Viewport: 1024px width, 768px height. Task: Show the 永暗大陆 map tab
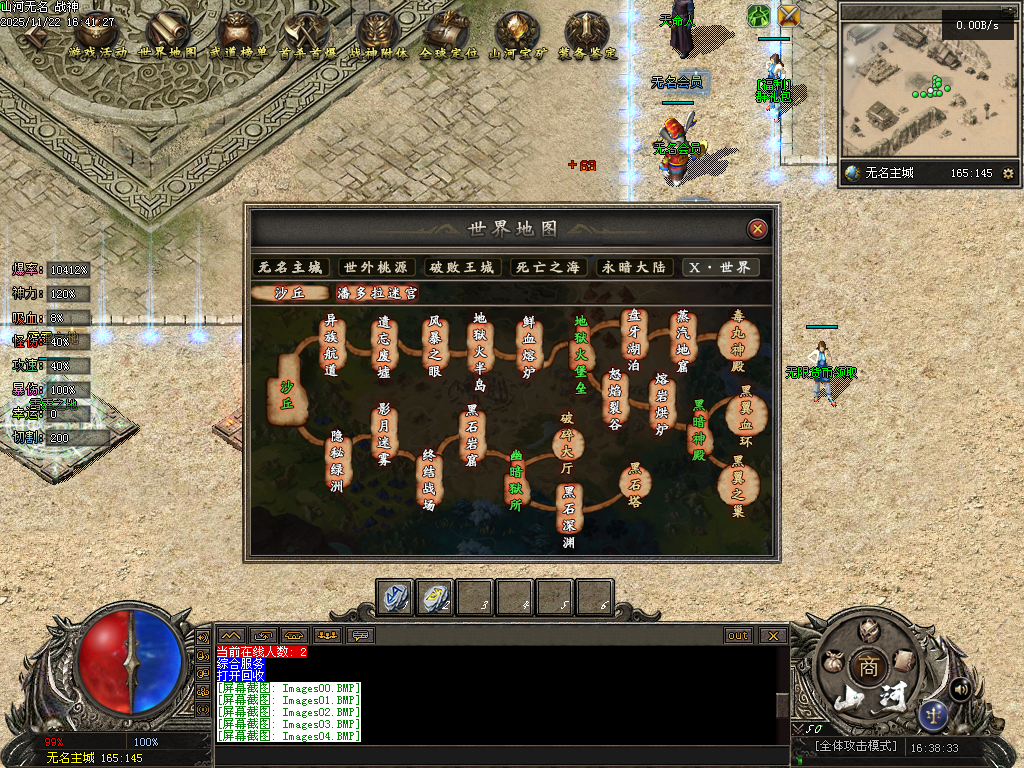click(x=633, y=267)
